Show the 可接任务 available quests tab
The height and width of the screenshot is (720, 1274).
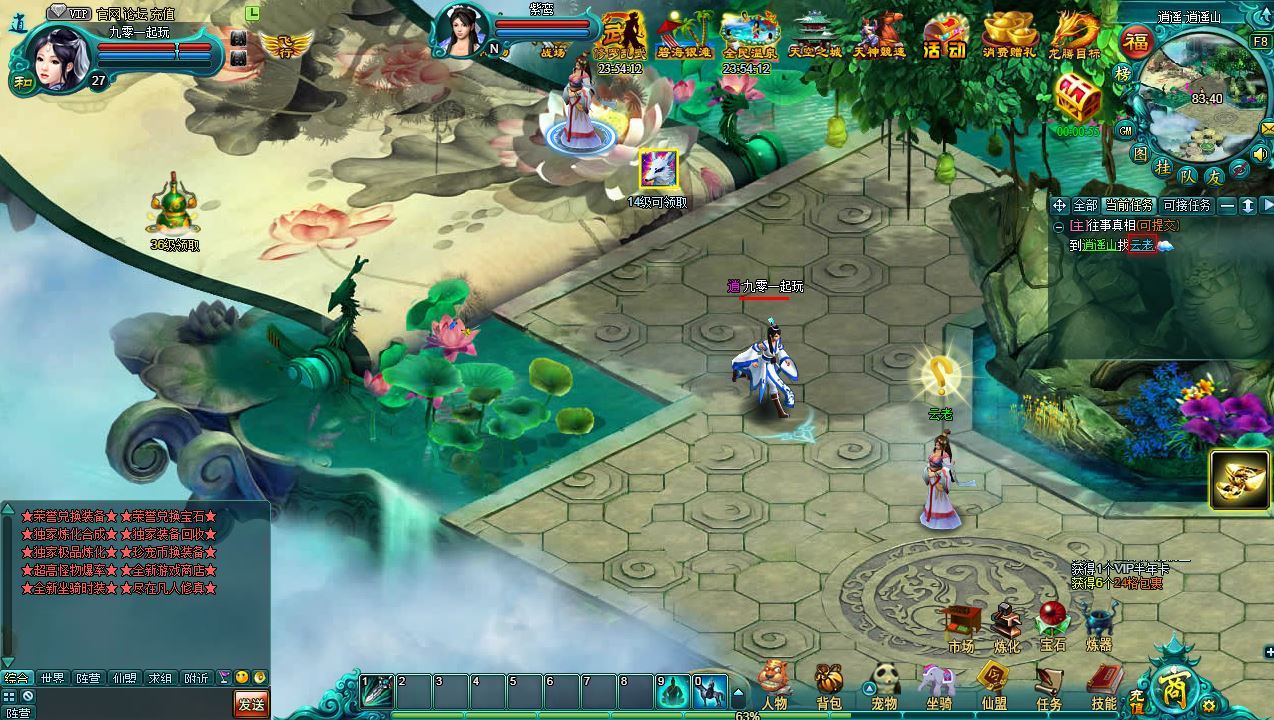pyautogui.click(x=1187, y=205)
